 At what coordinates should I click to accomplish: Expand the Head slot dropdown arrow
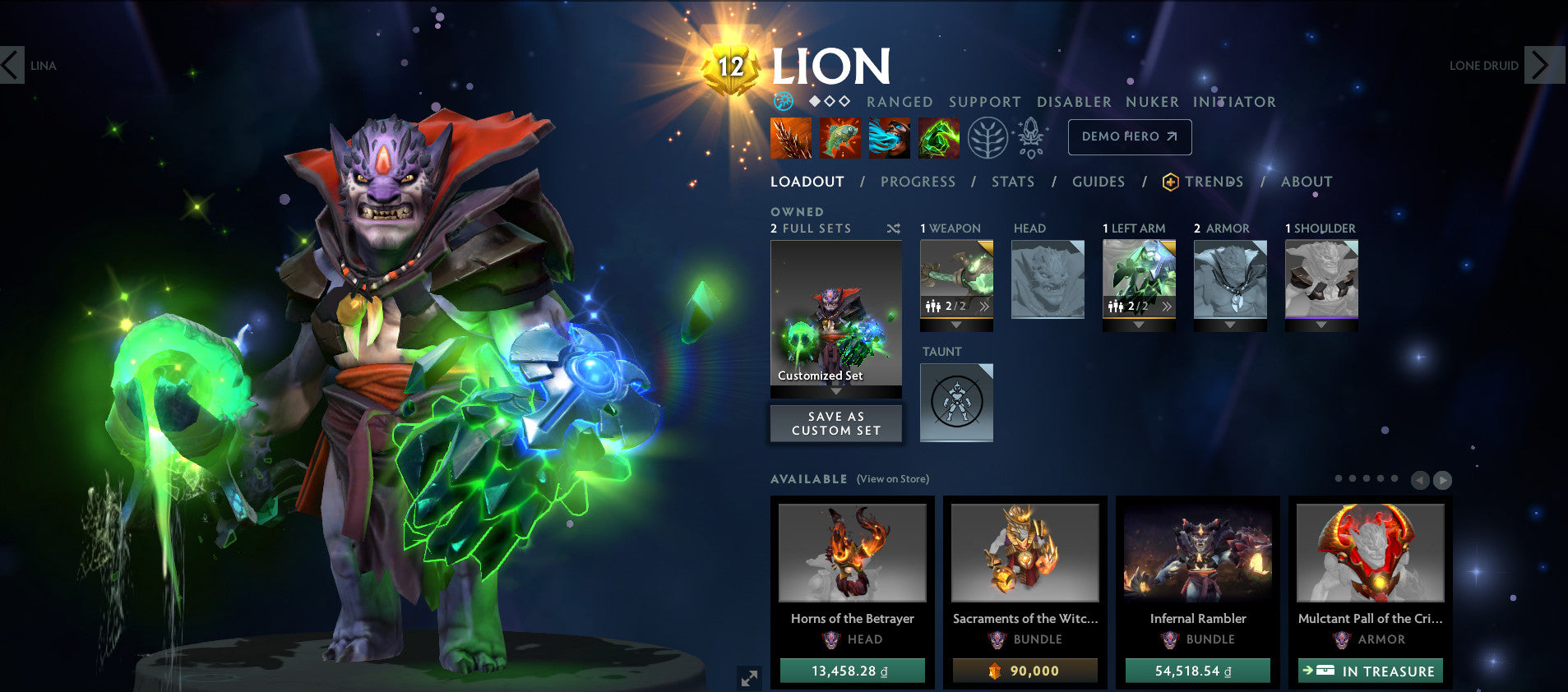(x=1048, y=323)
